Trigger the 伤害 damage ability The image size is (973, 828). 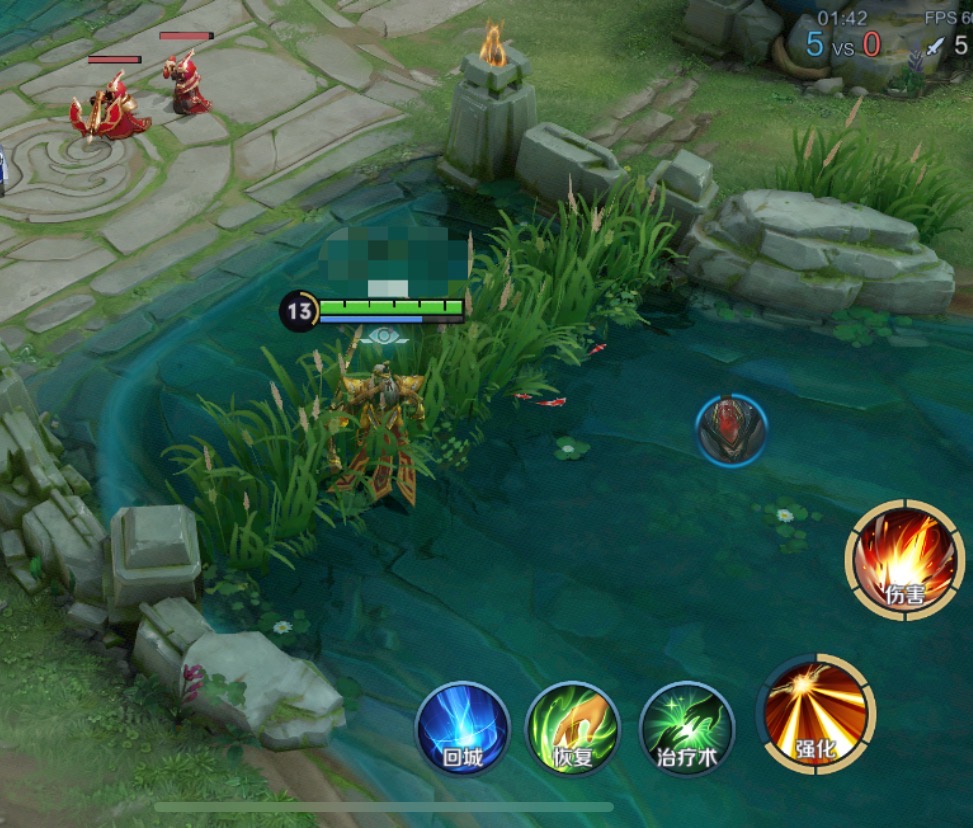click(905, 560)
